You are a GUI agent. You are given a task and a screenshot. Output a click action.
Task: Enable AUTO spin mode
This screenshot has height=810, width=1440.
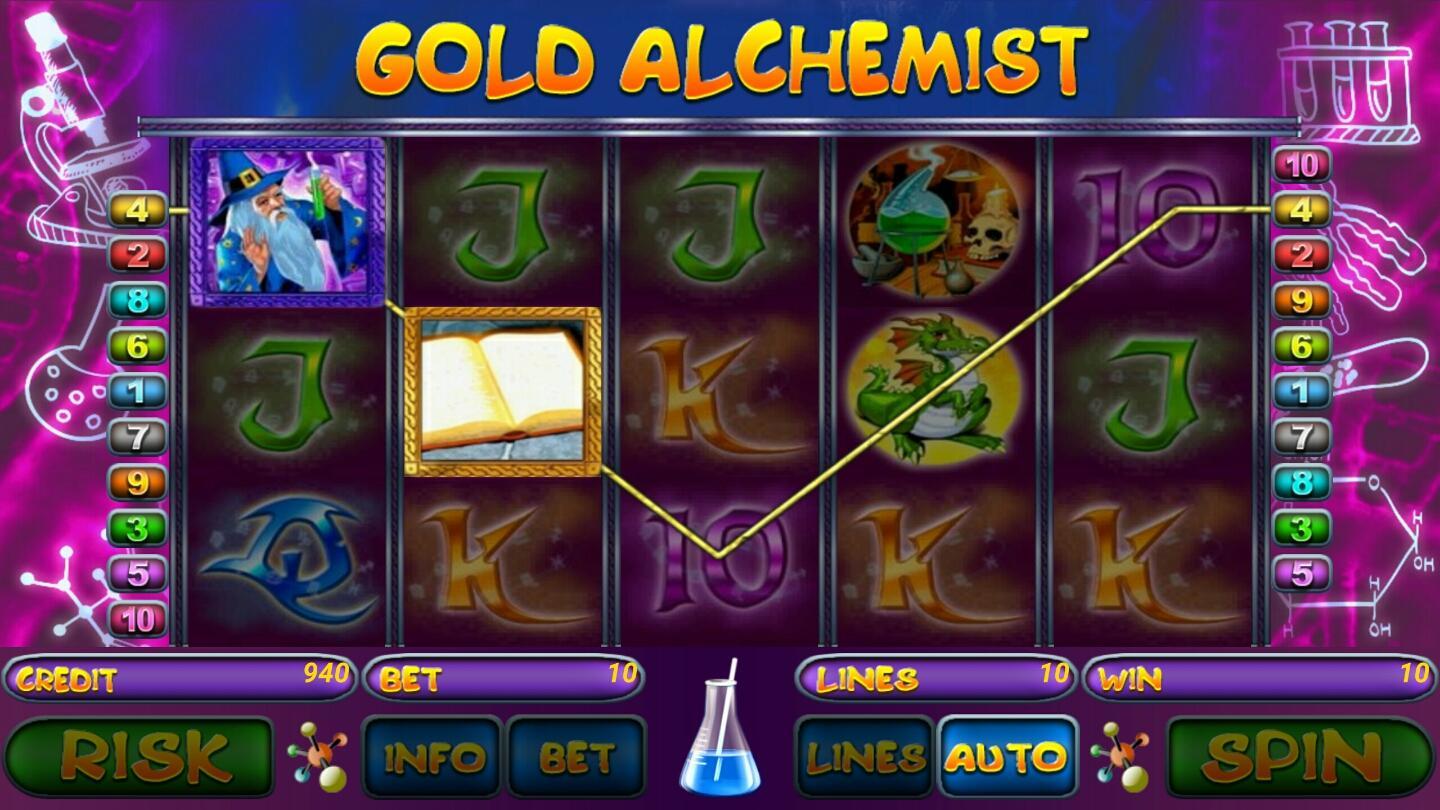[x=1005, y=757]
